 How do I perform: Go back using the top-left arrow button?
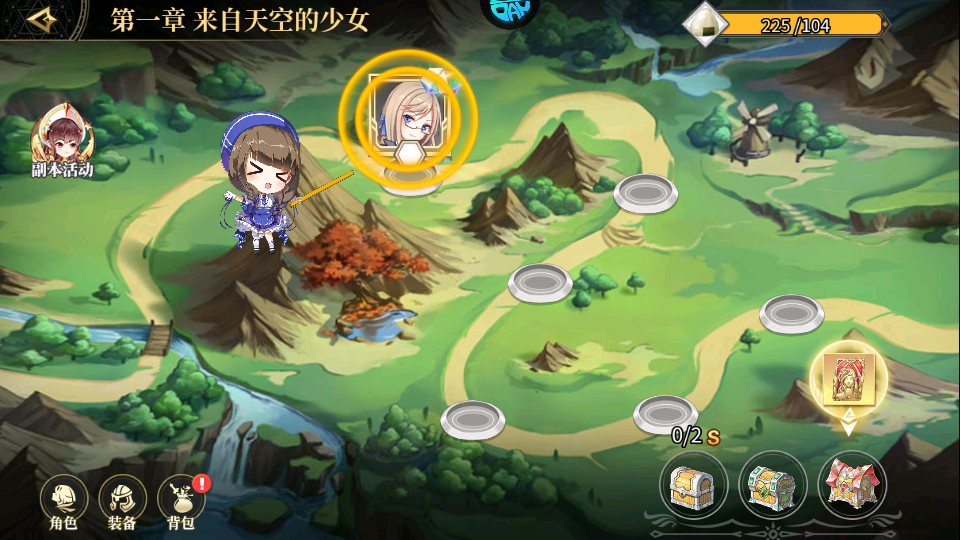pyautogui.click(x=42, y=20)
